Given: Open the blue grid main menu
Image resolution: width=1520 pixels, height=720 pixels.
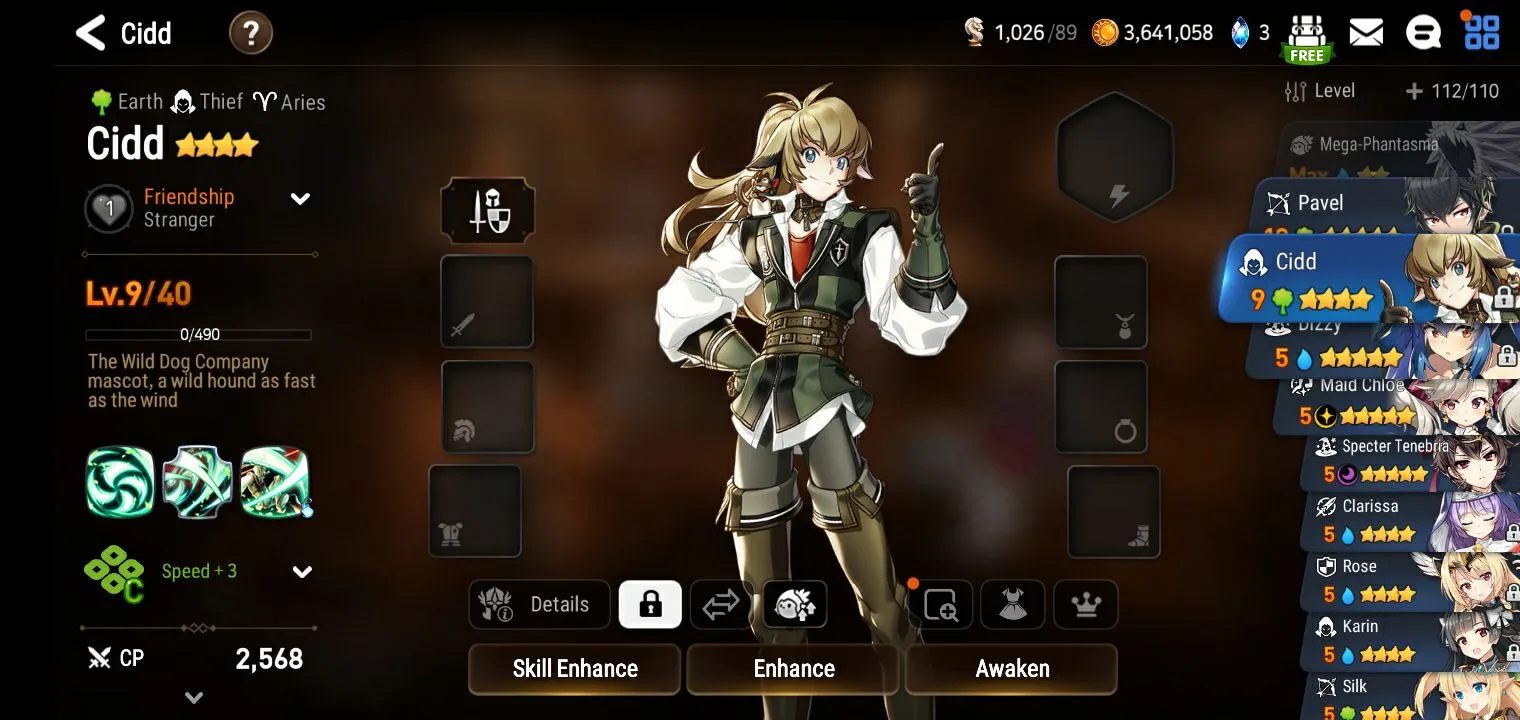Looking at the screenshot, I should click(x=1481, y=33).
